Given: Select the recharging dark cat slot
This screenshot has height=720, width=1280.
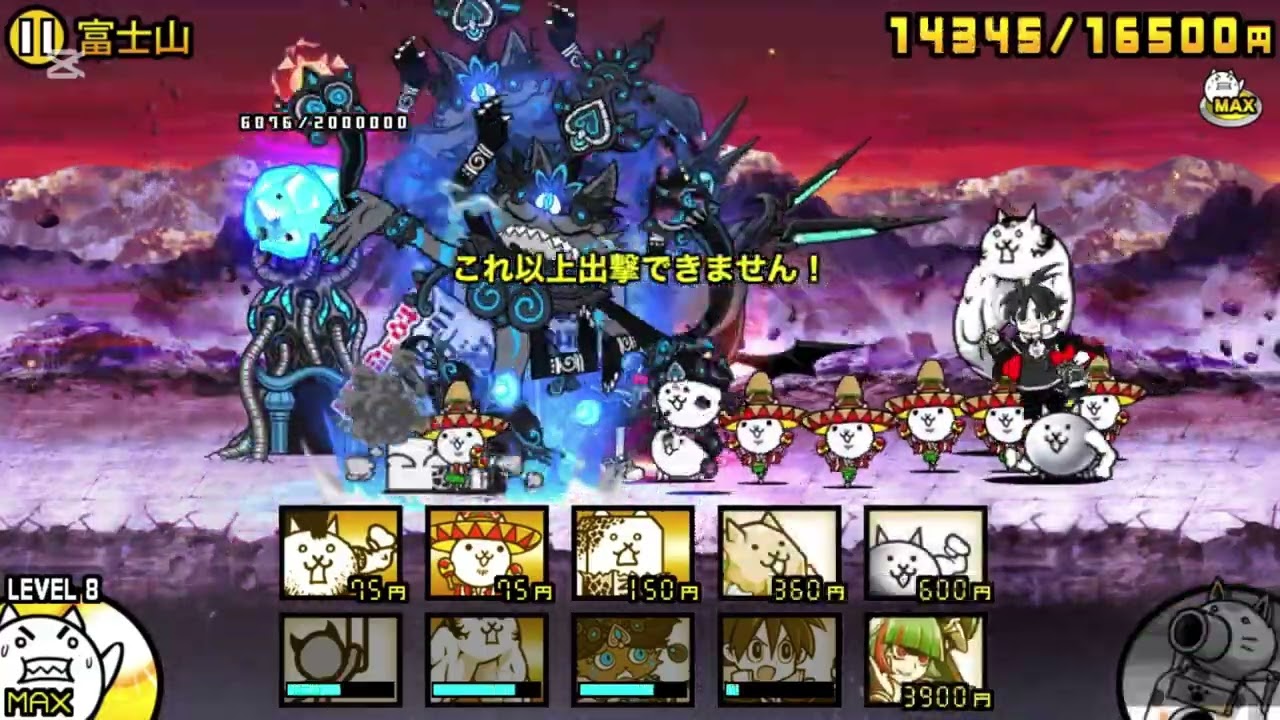Looking at the screenshot, I should click(x=340, y=660).
